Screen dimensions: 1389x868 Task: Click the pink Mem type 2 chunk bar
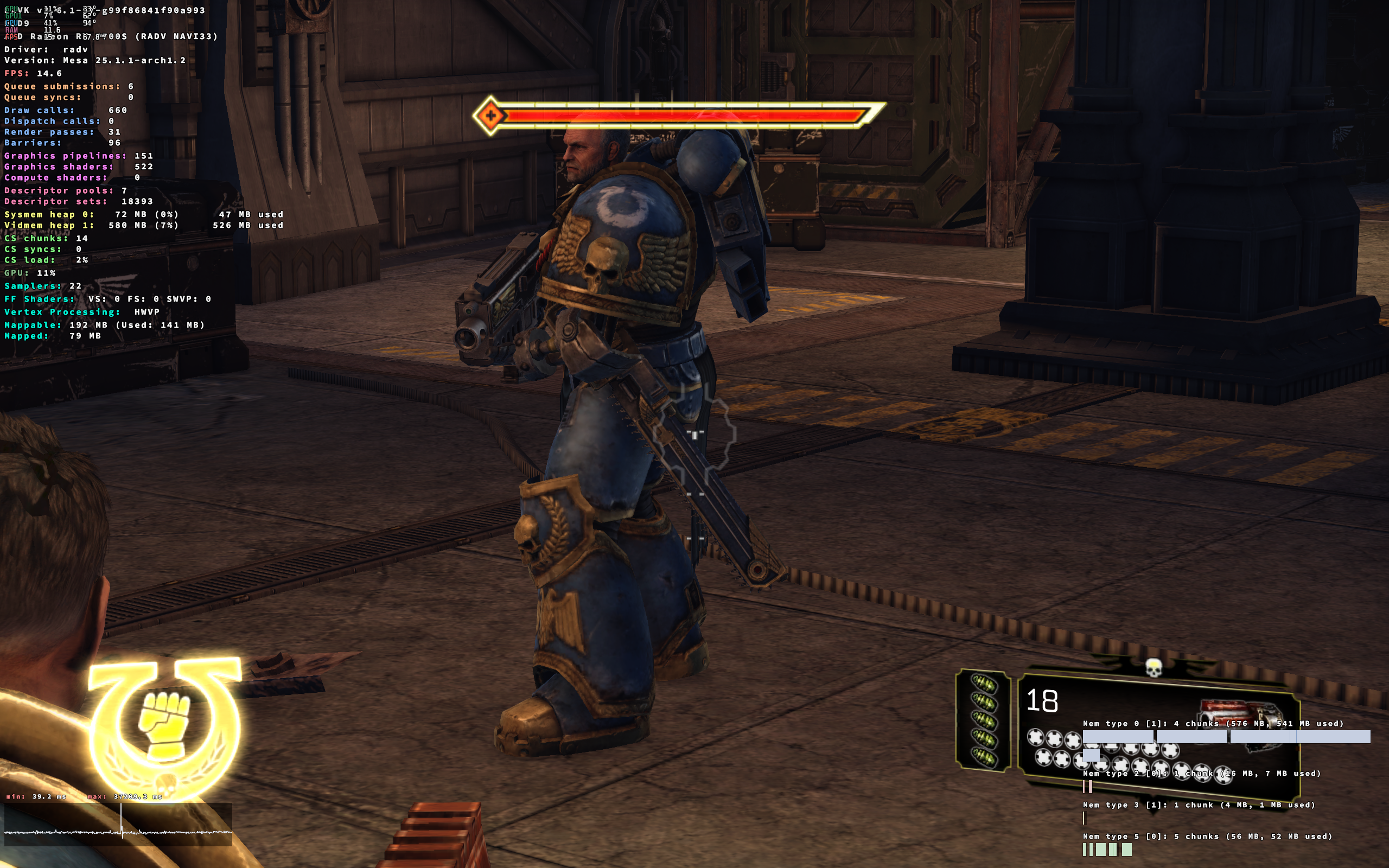[x=1087, y=788]
